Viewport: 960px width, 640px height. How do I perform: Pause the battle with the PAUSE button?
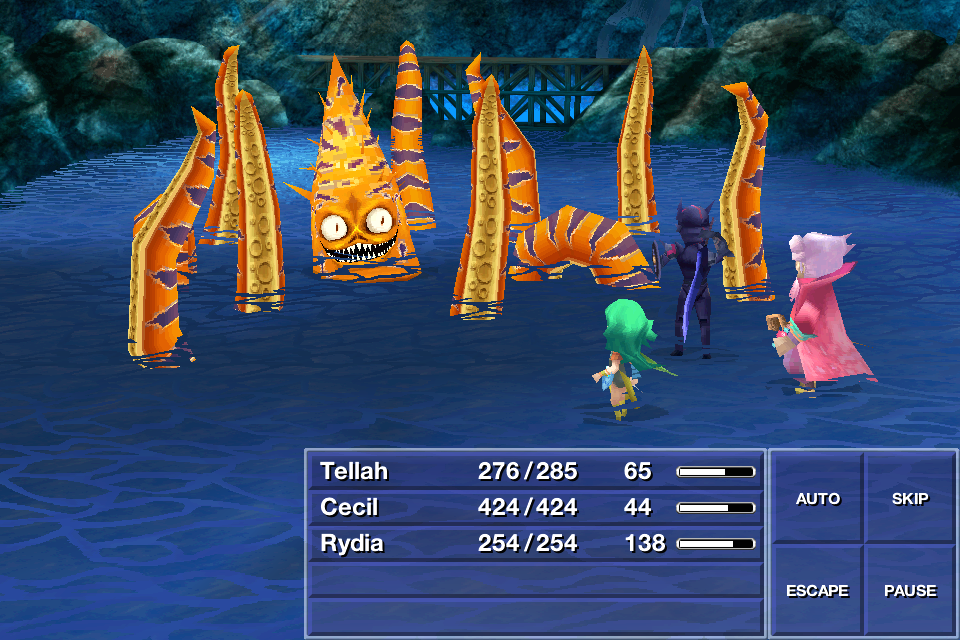coord(909,590)
